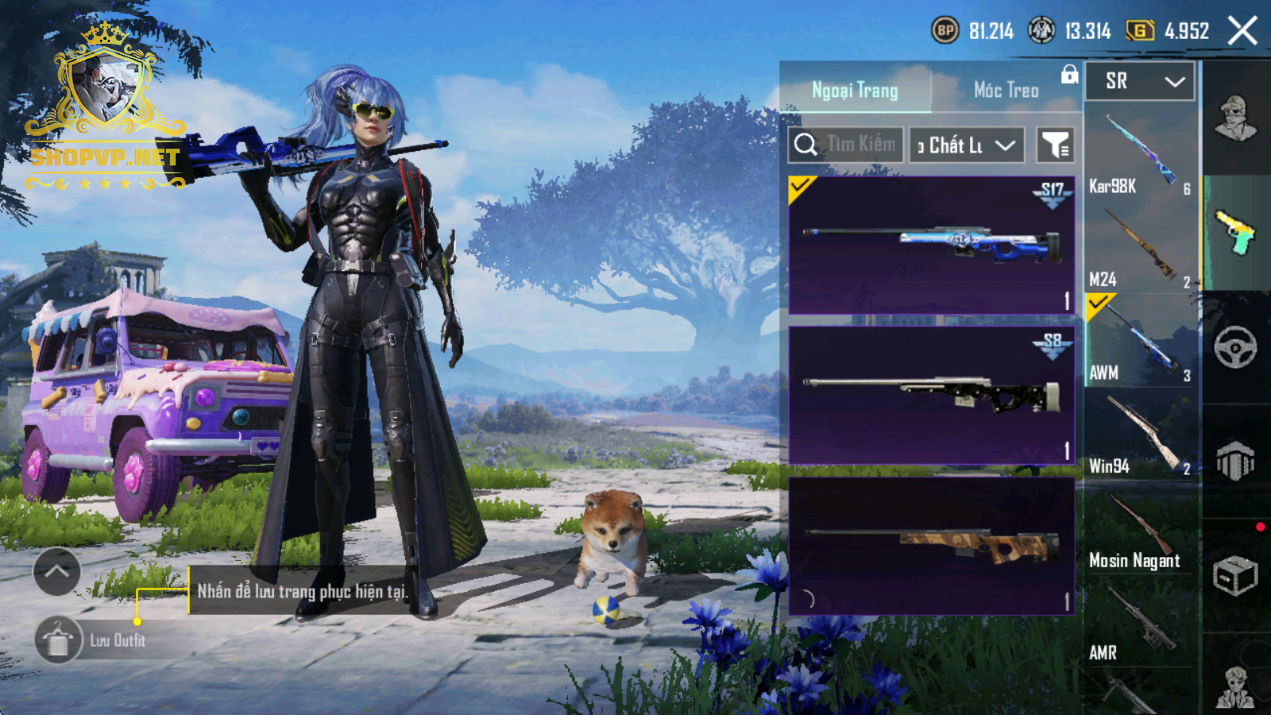Image resolution: width=1271 pixels, height=715 pixels.
Task: Choose the tan camo AWM skin
Action: click(931, 545)
